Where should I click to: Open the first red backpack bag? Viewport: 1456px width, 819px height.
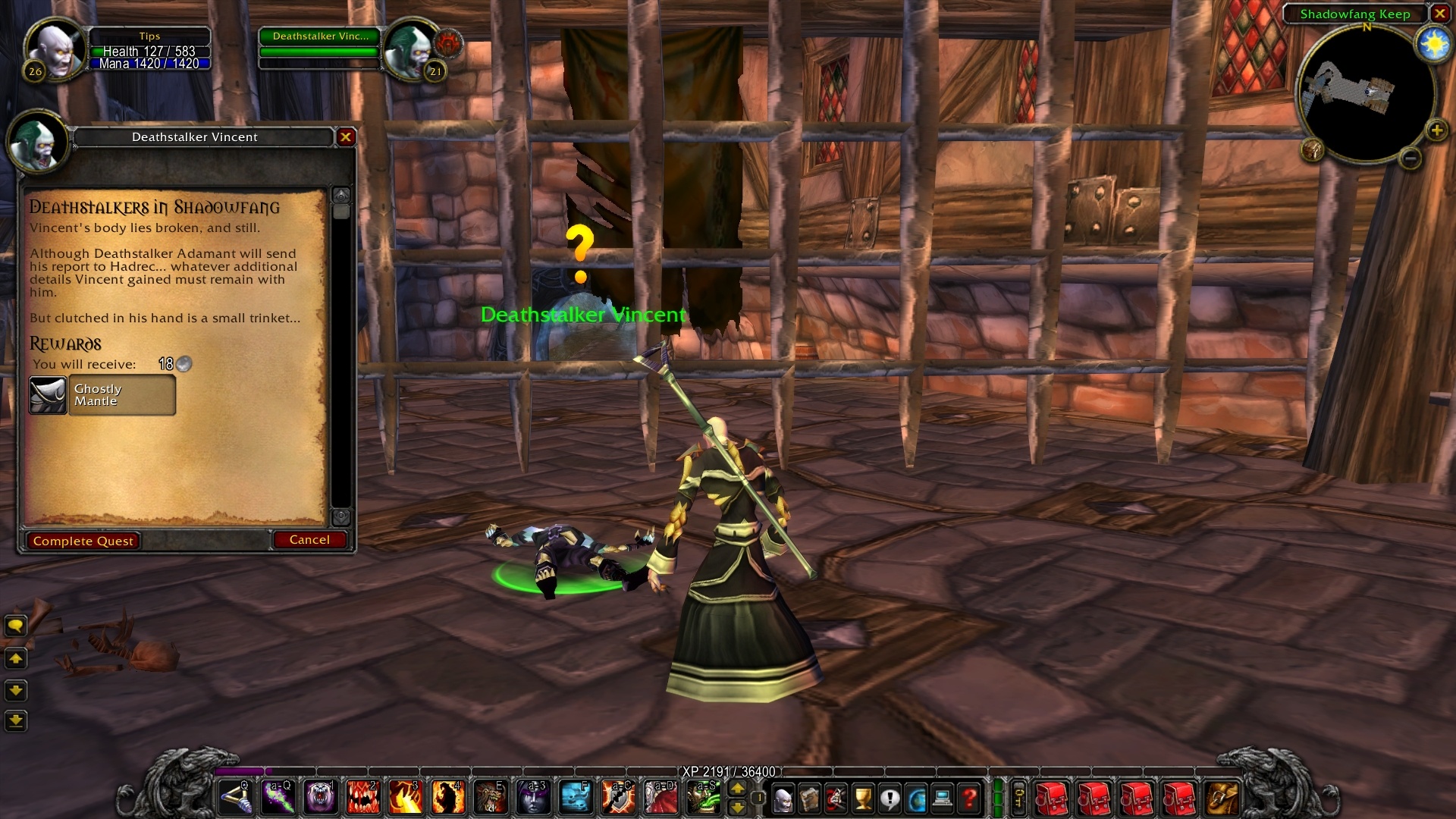[x=1051, y=798]
